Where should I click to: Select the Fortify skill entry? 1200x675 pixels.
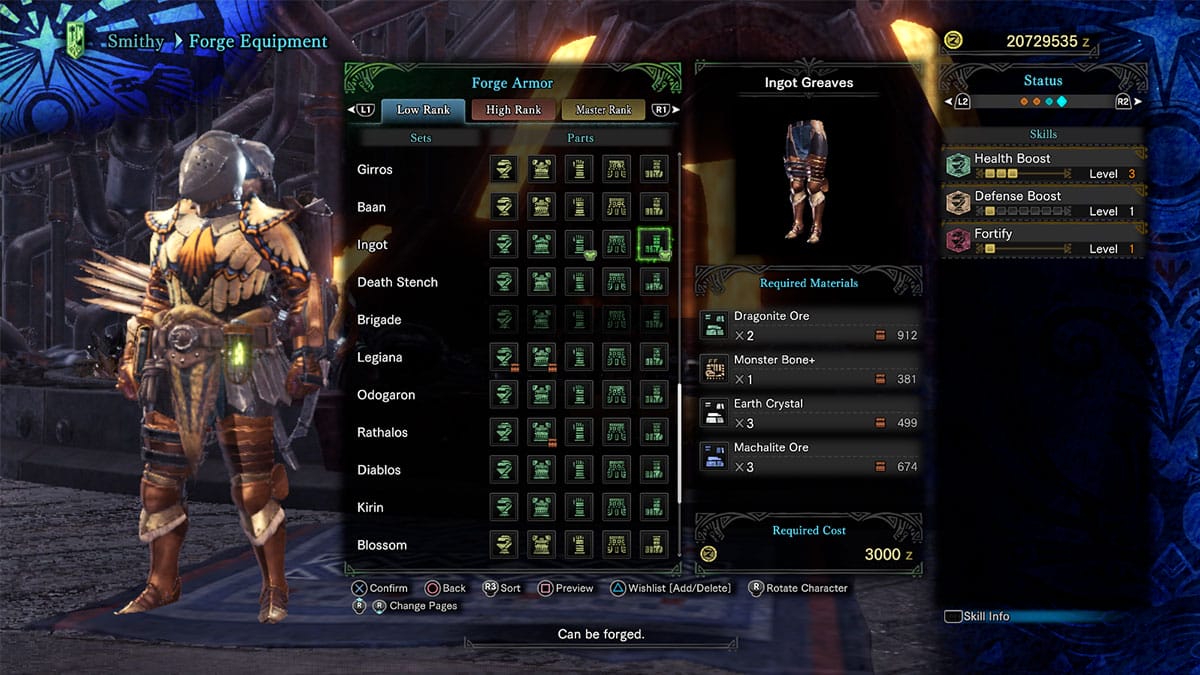coord(1044,240)
